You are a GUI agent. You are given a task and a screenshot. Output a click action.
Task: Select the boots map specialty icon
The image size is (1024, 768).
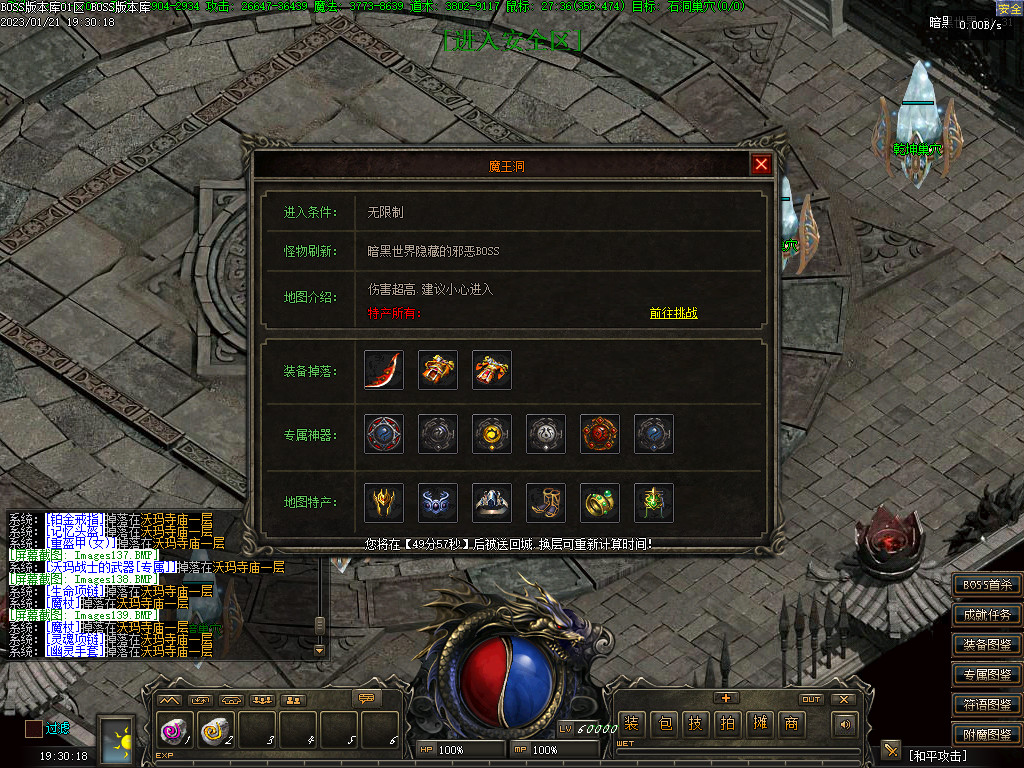tap(546, 503)
